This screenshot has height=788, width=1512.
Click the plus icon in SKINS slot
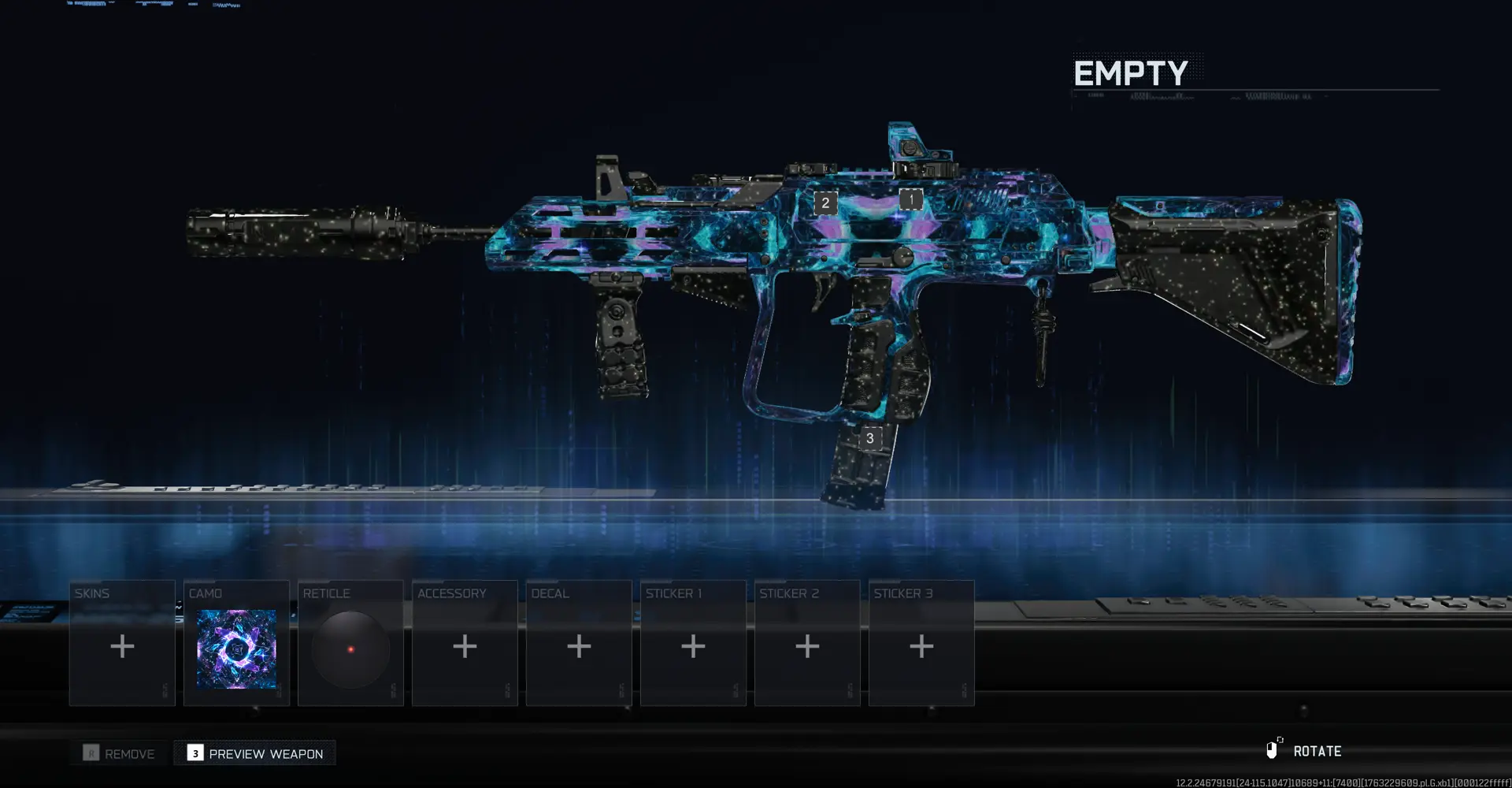pos(122,646)
